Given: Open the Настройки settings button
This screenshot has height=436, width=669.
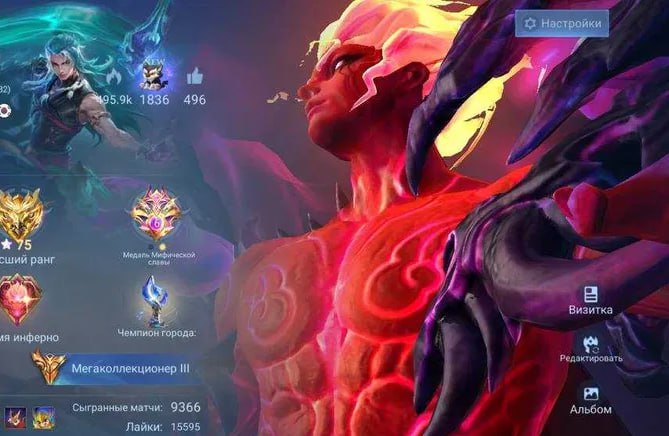Looking at the screenshot, I should click(561, 23).
